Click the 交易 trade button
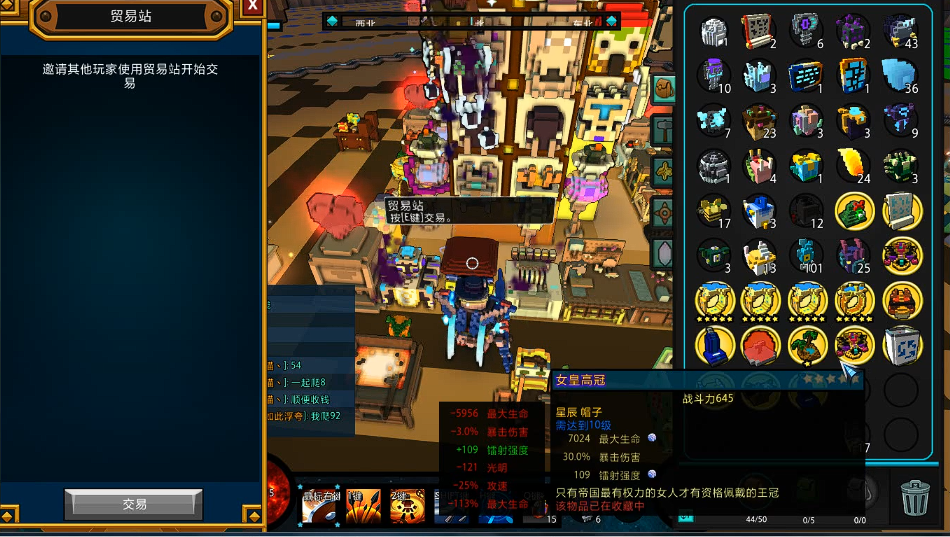950x537 pixels. [x=134, y=504]
